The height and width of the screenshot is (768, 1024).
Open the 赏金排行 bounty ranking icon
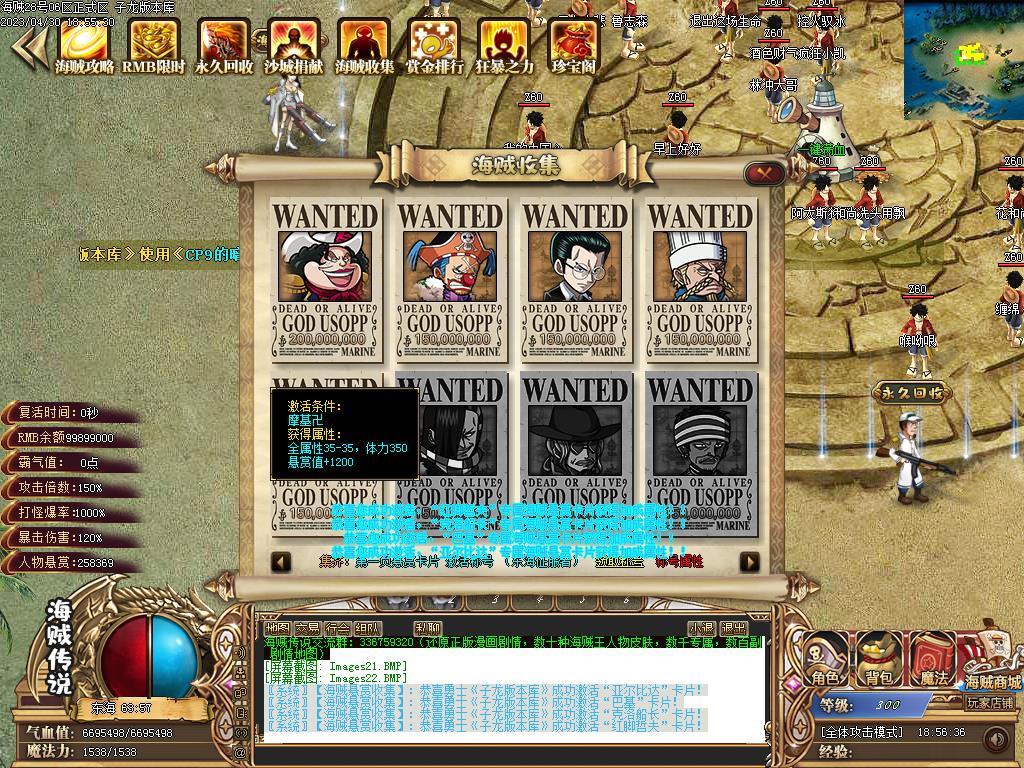434,45
